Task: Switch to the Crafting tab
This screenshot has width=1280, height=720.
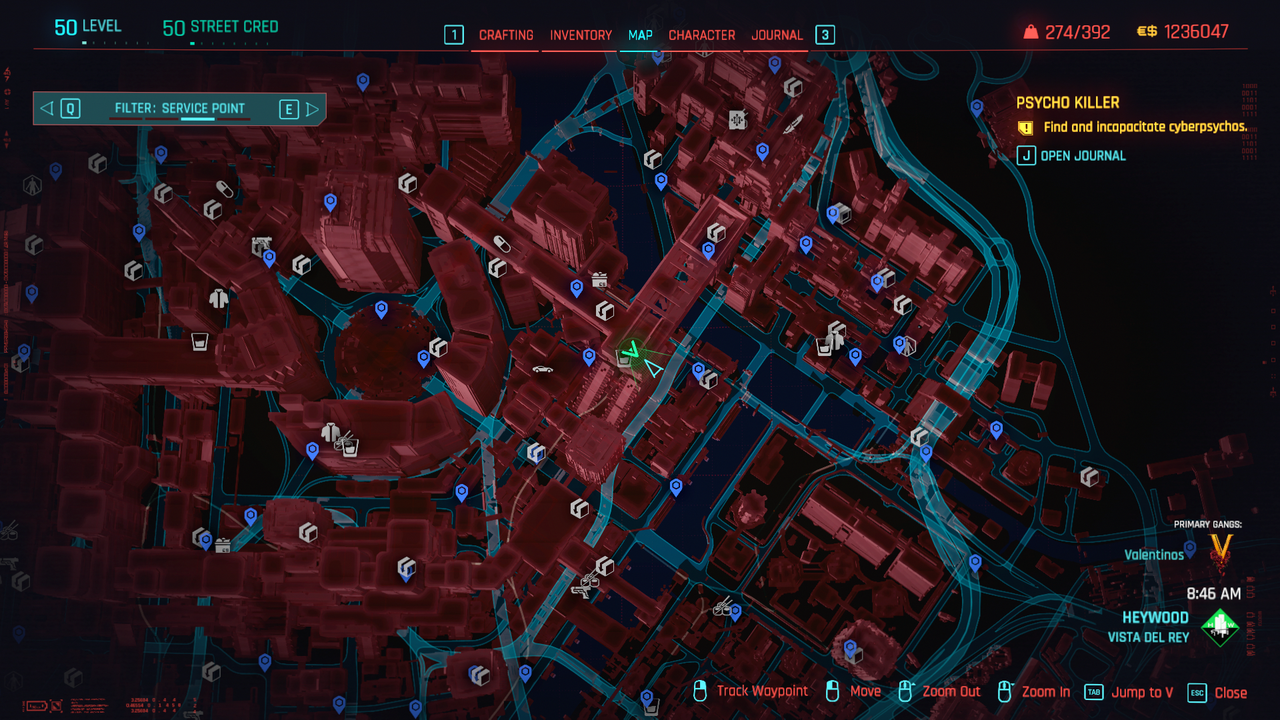Action: coord(506,35)
